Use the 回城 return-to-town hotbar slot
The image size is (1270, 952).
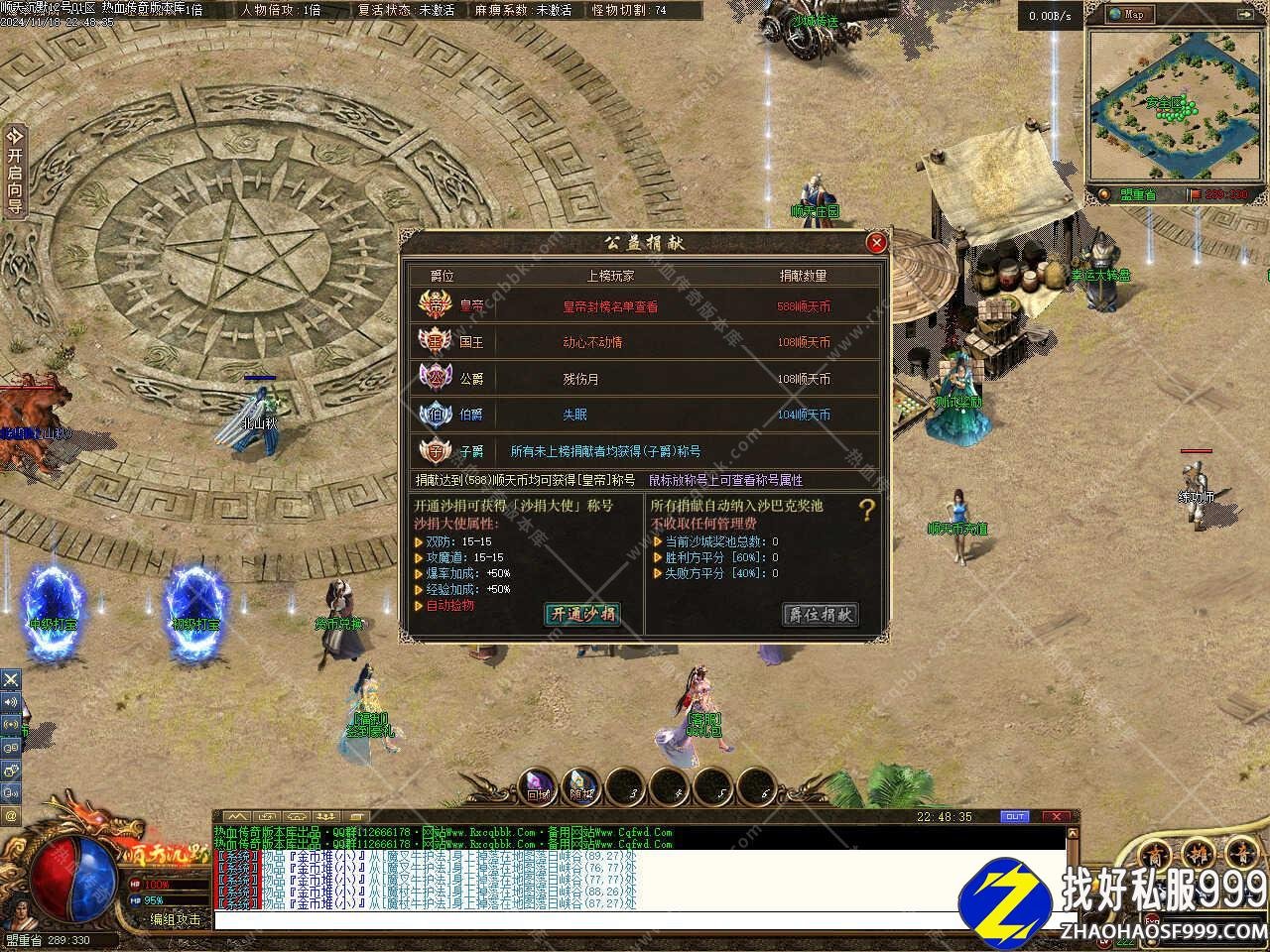tap(538, 786)
